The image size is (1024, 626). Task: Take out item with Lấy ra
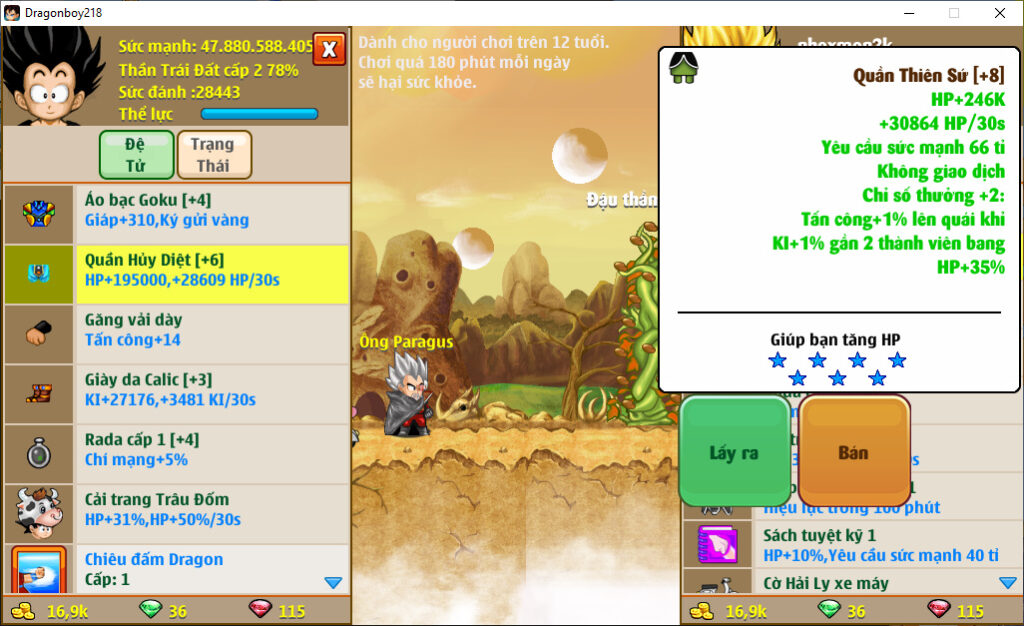[734, 453]
